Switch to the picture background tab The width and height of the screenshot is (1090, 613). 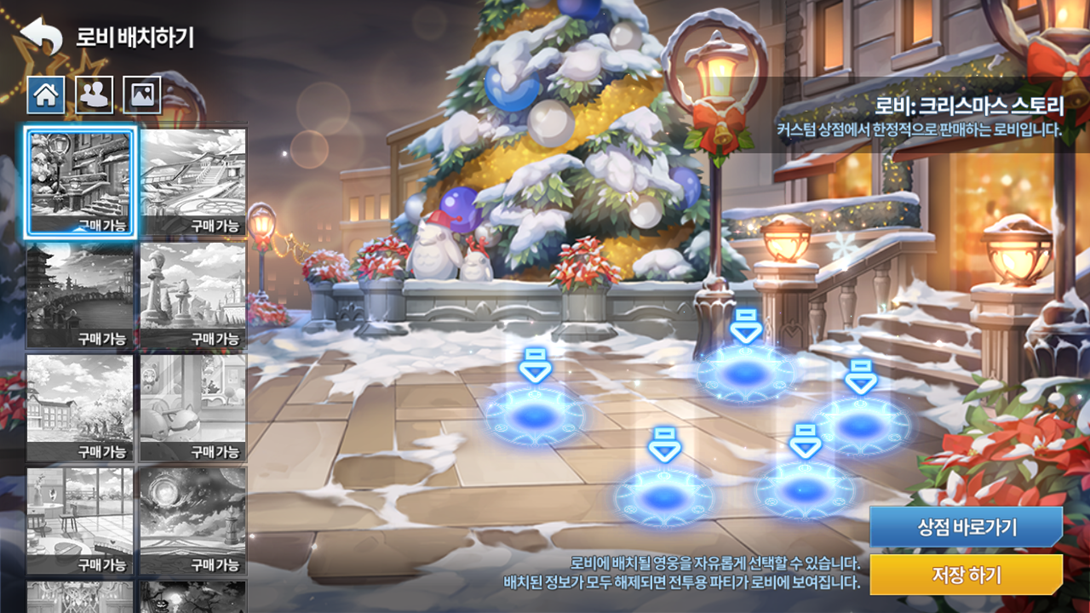tap(142, 95)
